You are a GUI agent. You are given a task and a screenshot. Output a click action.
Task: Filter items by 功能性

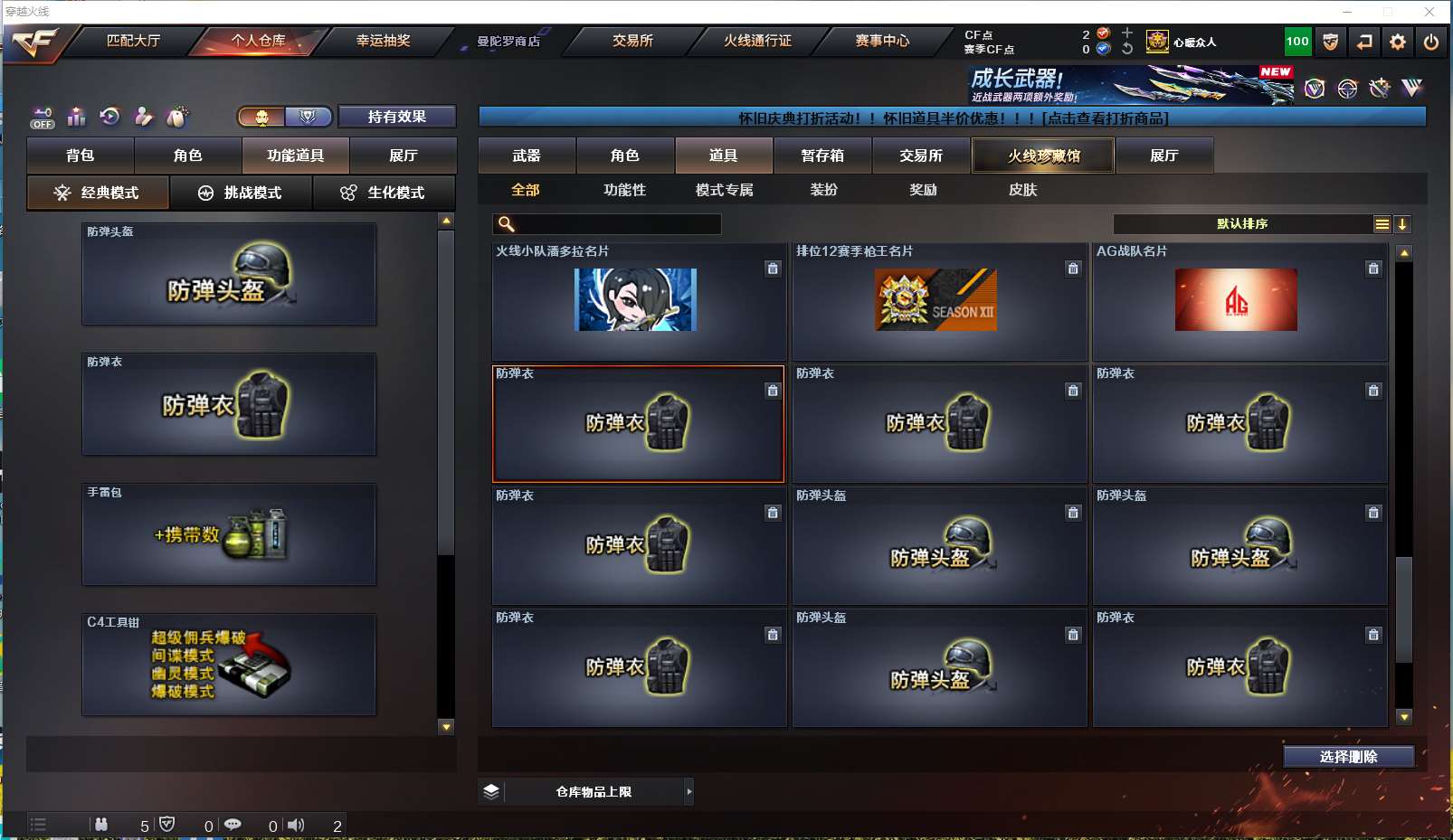tap(624, 190)
